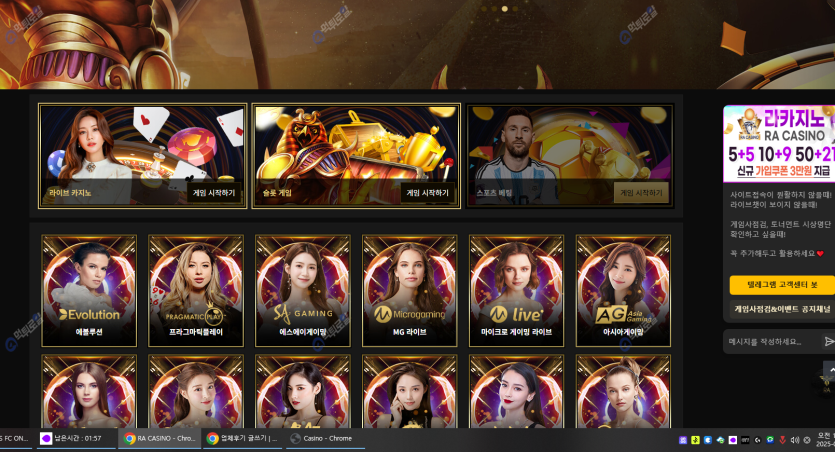Image resolution: width=835 pixels, height=452 pixels.
Task: Open the SA Gaming provider tile
Action: pos(303,291)
